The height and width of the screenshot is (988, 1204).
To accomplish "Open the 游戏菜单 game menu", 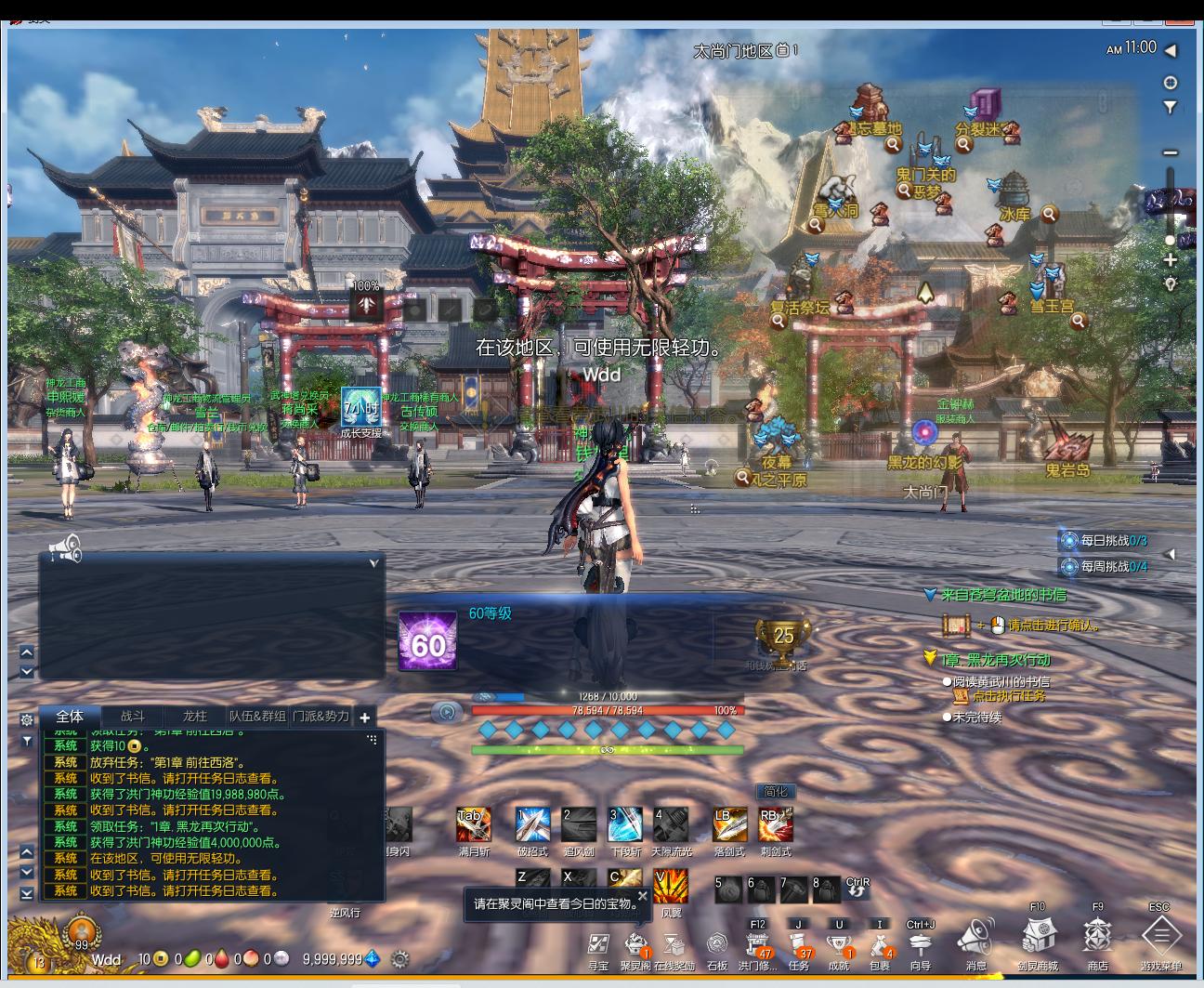I will 1160,935.
